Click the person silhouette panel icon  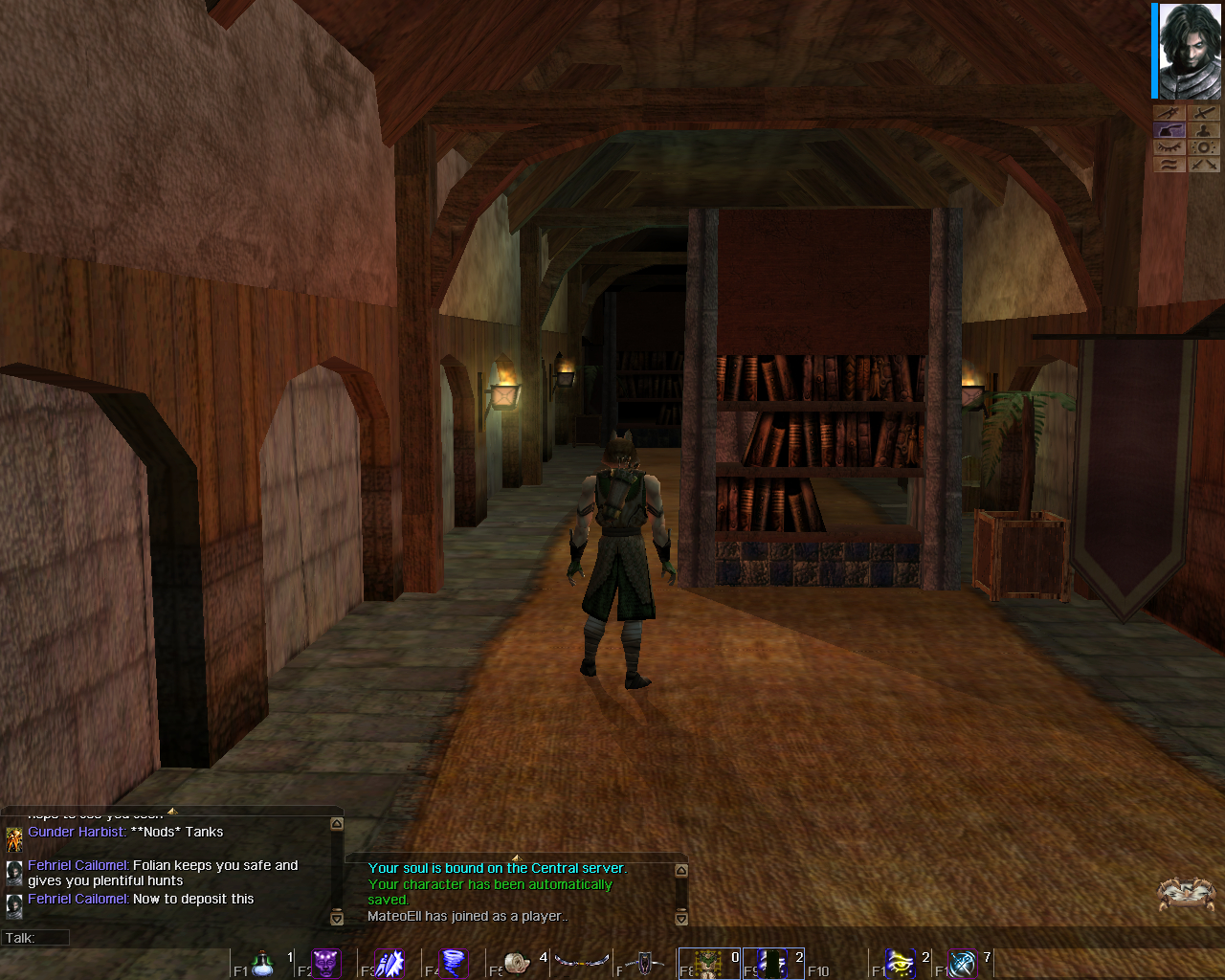[1204, 129]
